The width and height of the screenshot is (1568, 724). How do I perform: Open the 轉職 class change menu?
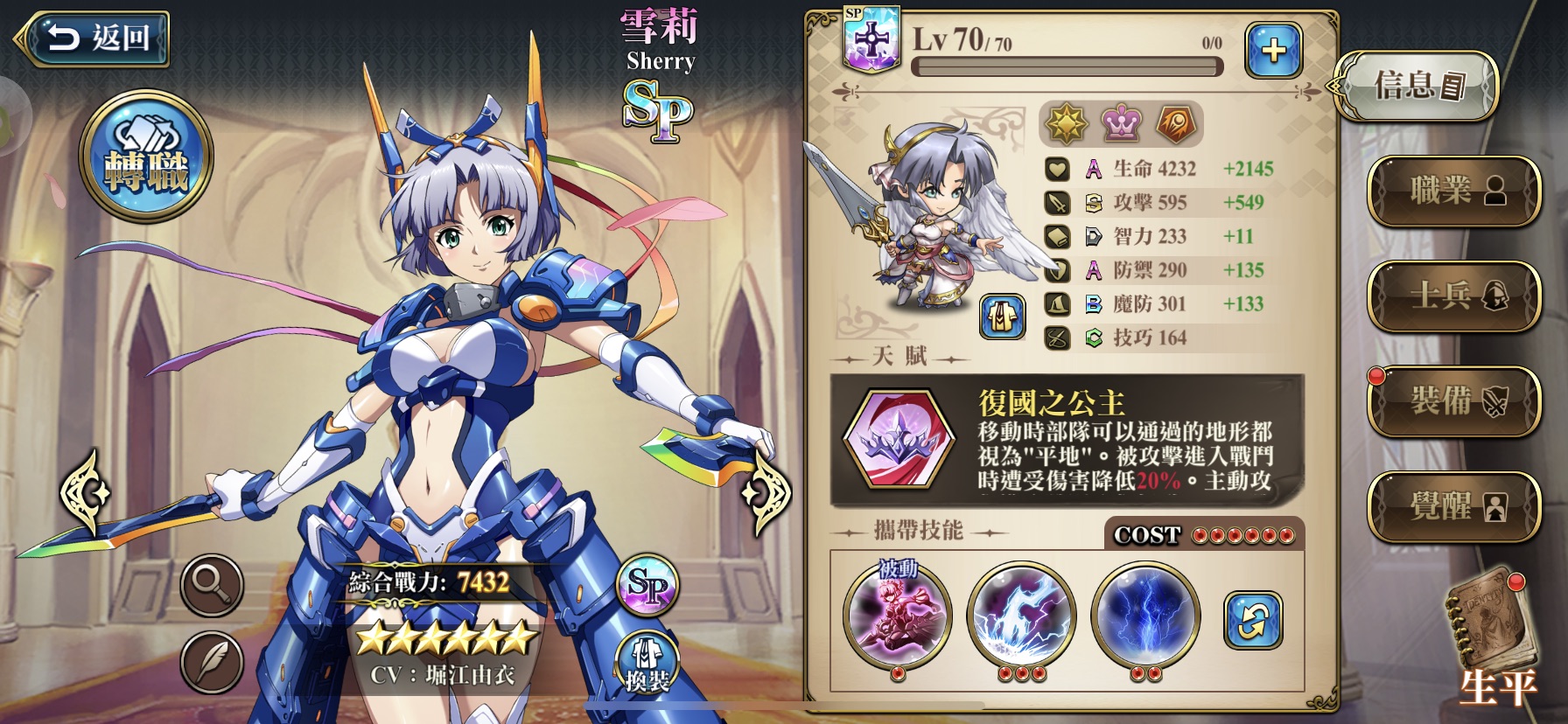(146, 156)
